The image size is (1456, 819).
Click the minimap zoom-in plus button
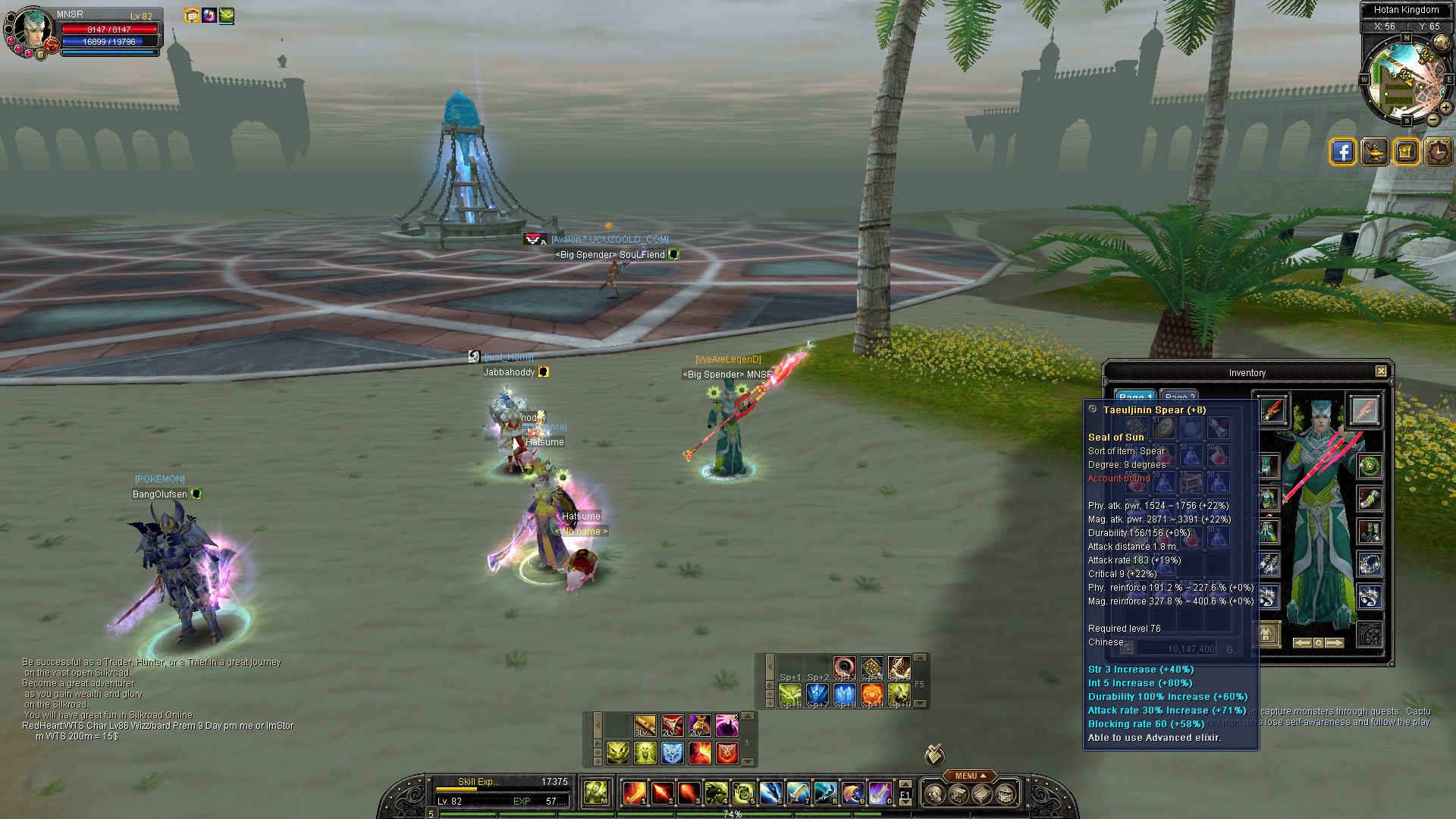pyautogui.click(x=1445, y=108)
